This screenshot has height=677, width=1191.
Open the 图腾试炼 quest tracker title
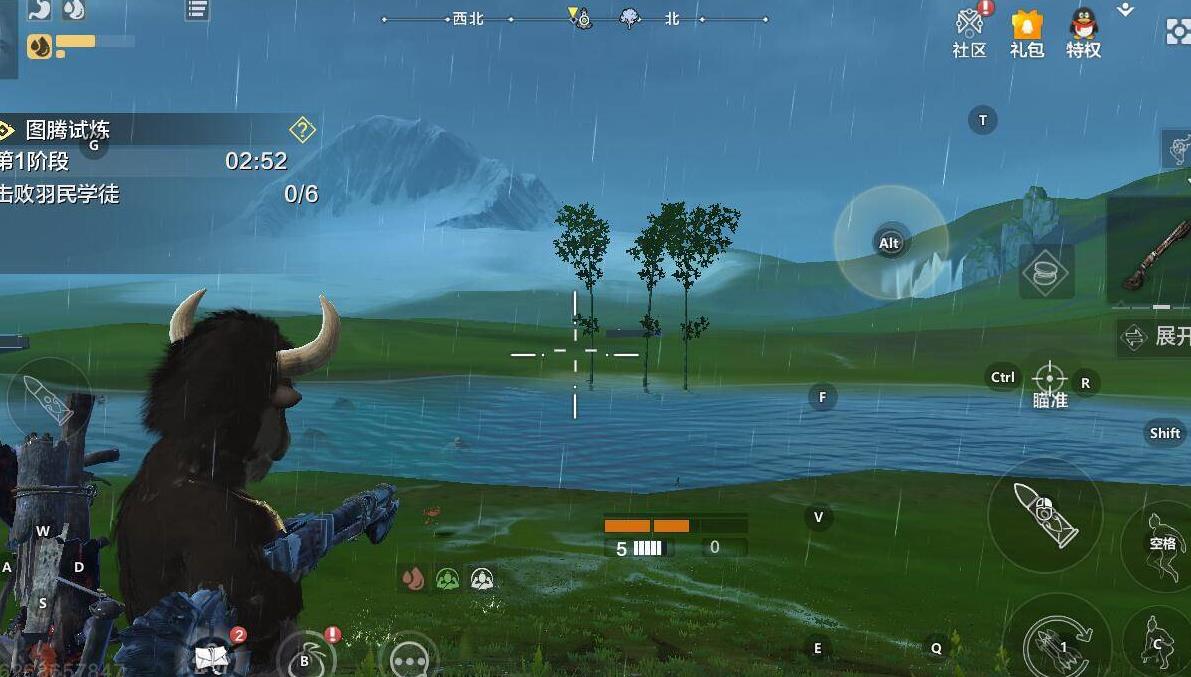68,130
